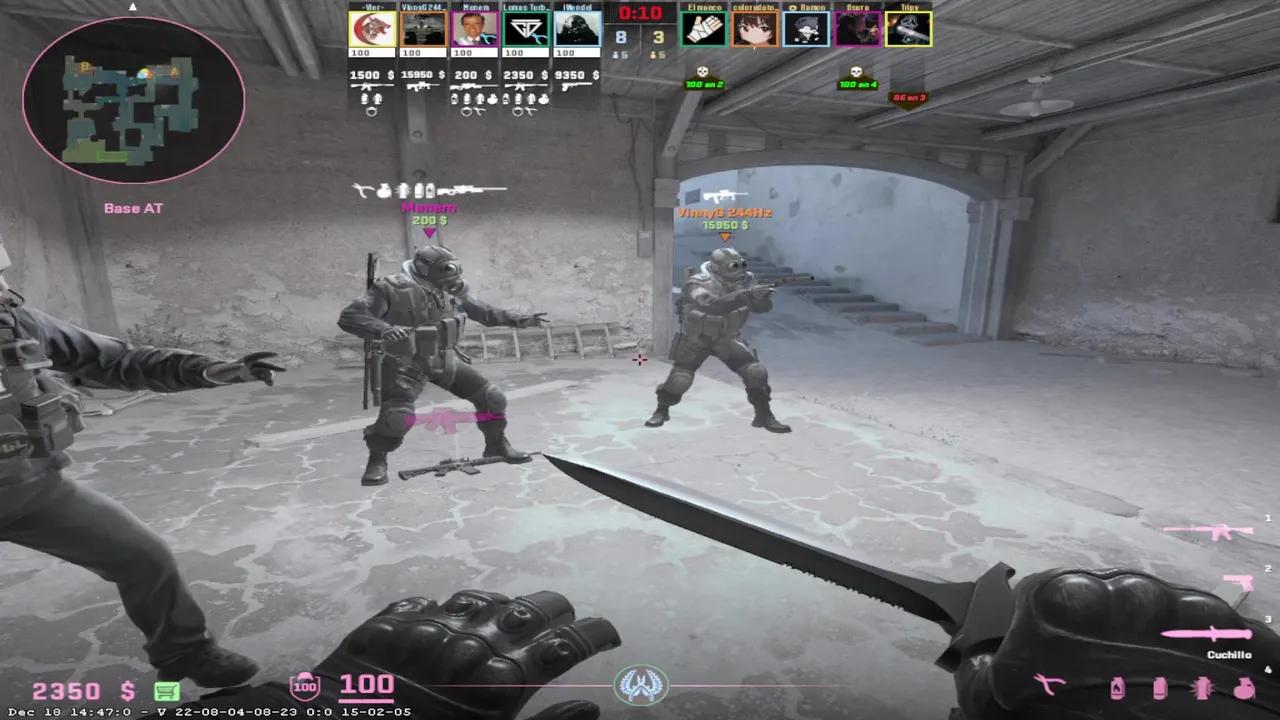
Task: Click the 'Base AT' location label
Action: tap(132, 208)
